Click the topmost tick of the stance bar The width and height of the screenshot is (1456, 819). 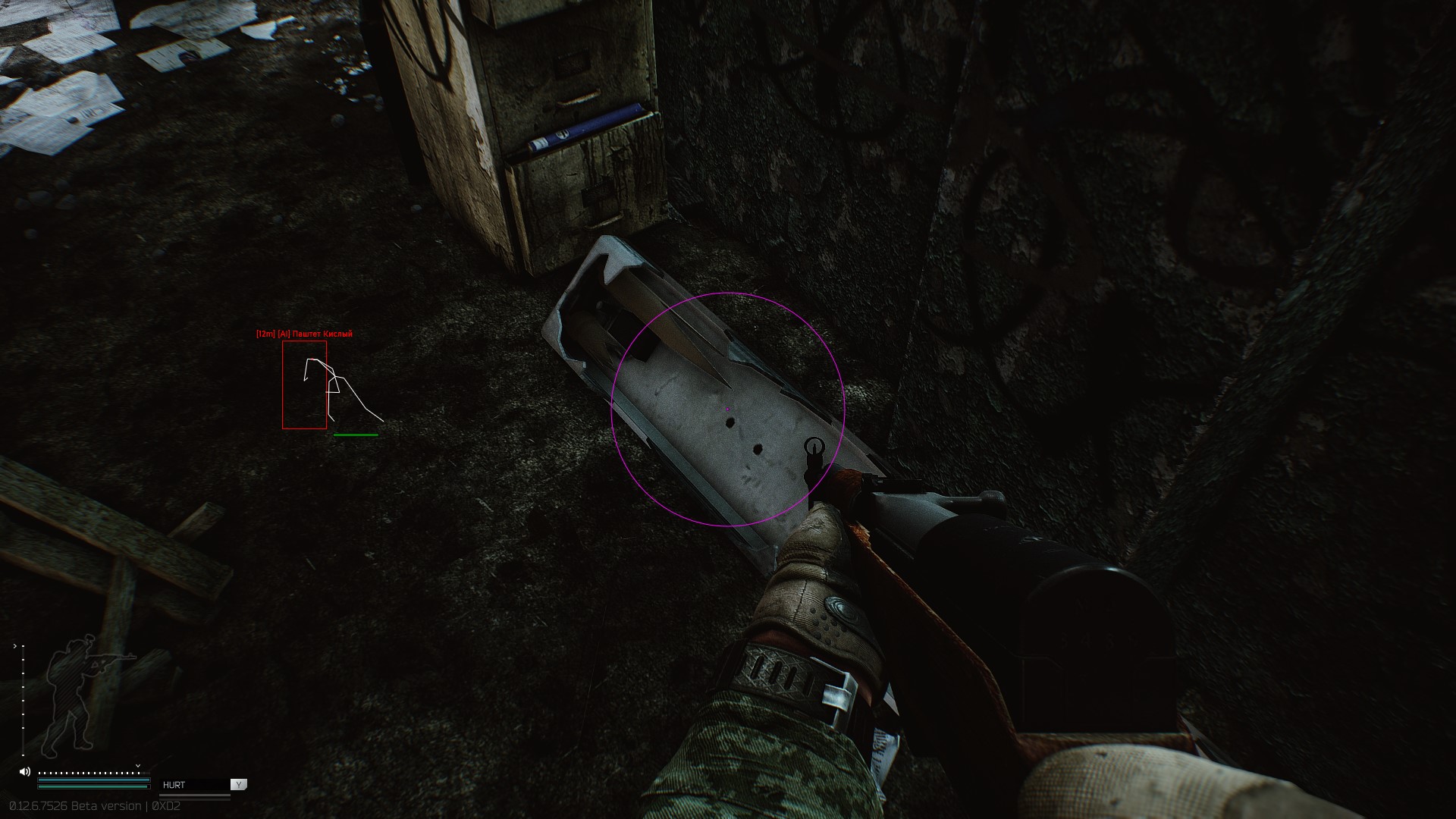tap(24, 646)
